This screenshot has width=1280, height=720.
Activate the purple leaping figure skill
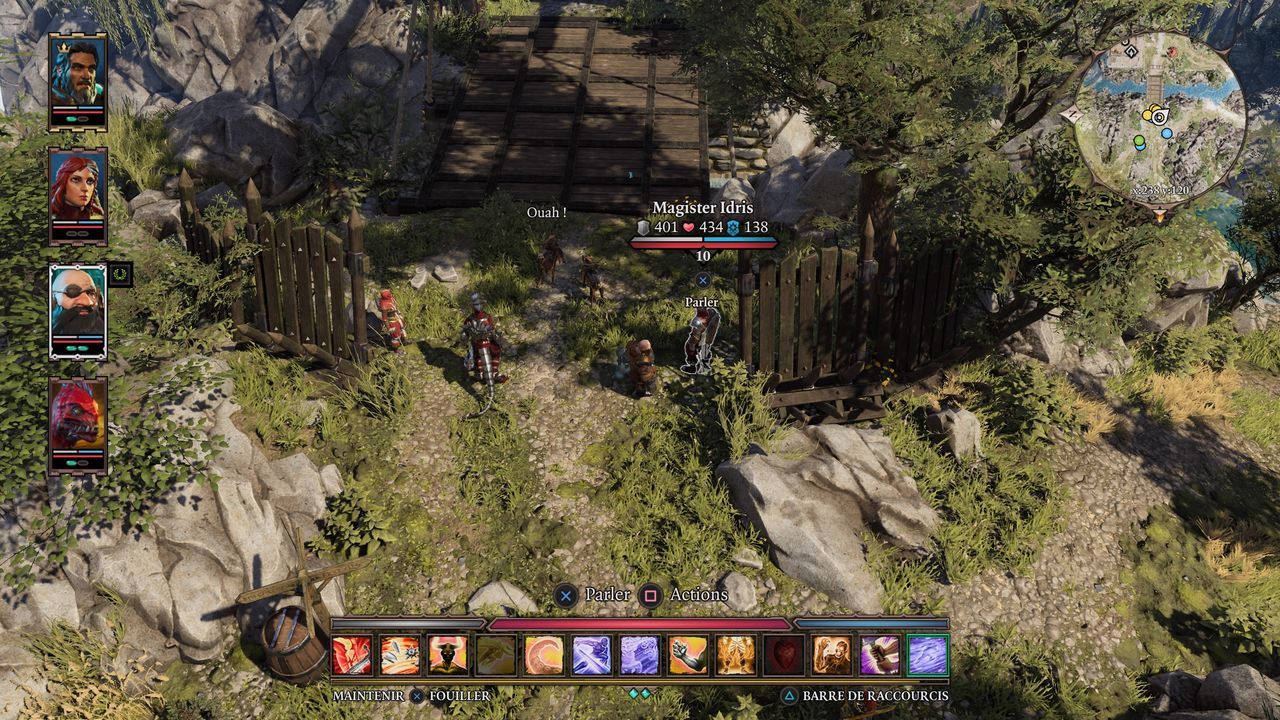pyautogui.click(x=592, y=655)
